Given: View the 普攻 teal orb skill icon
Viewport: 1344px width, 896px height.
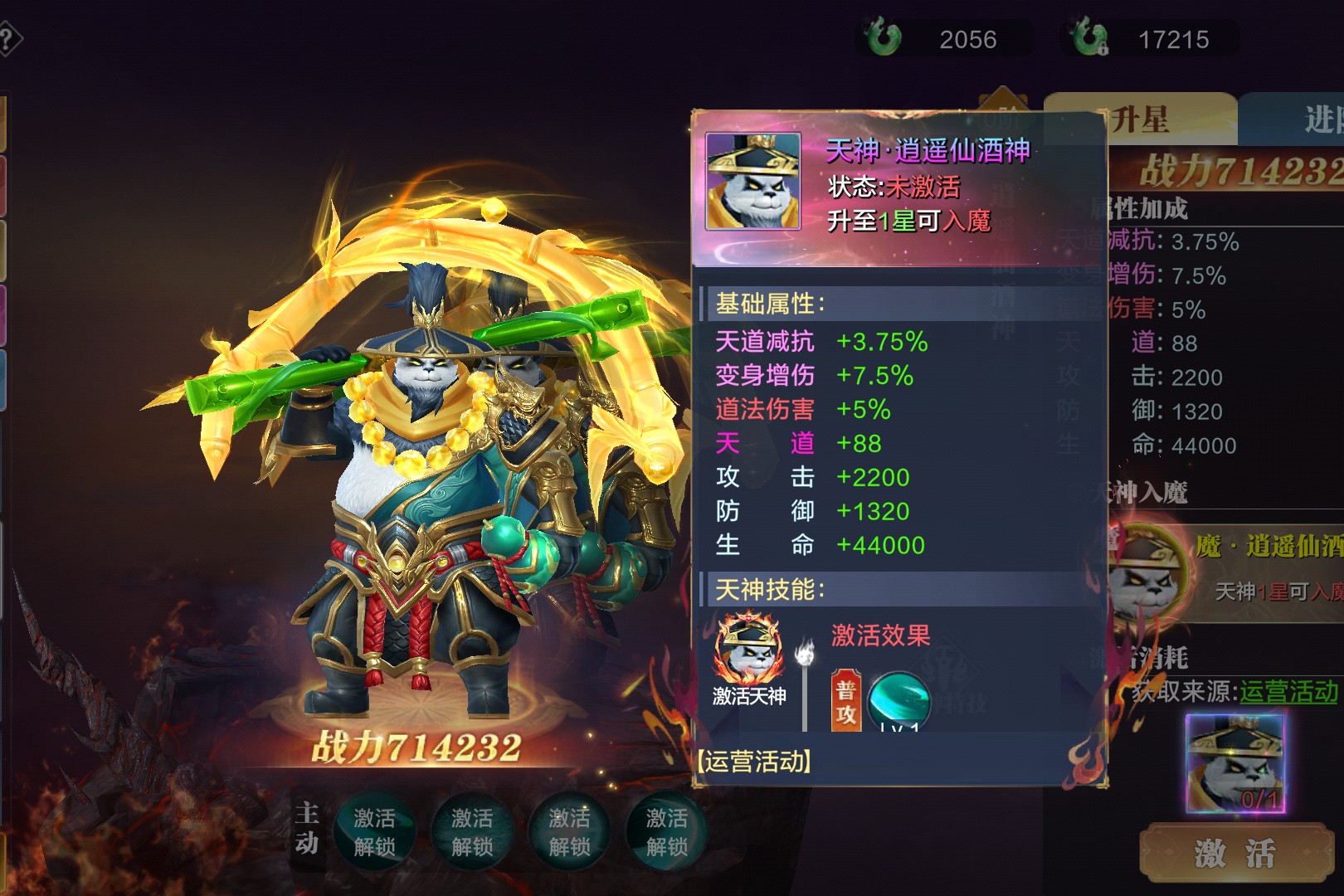Looking at the screenshot, I should coord(898,701).
